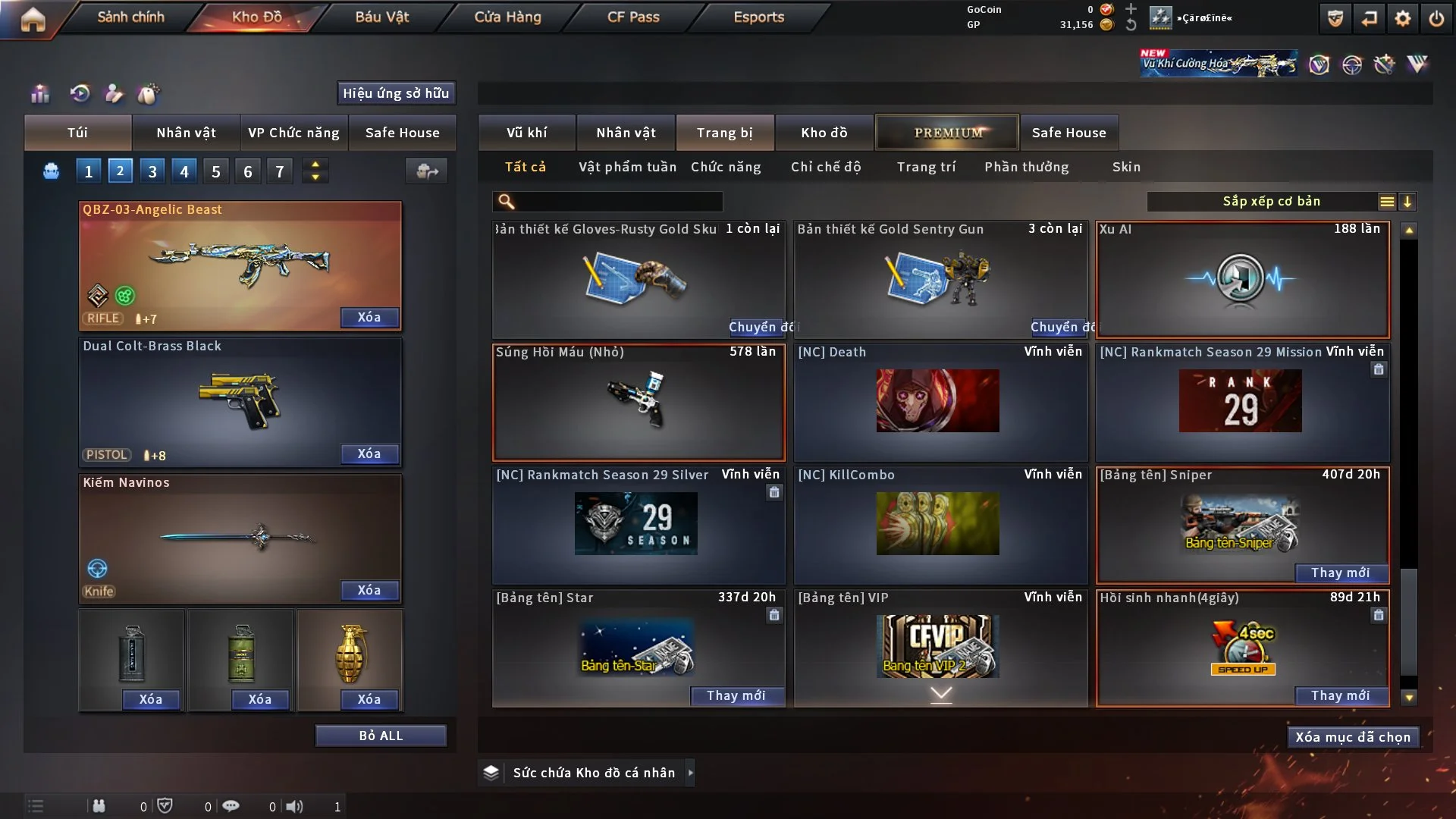Remove the QBZ-03-Angelic Beast rifle with Xóa
Screen dimensions: 1456x819
click(x=369, y=317)
